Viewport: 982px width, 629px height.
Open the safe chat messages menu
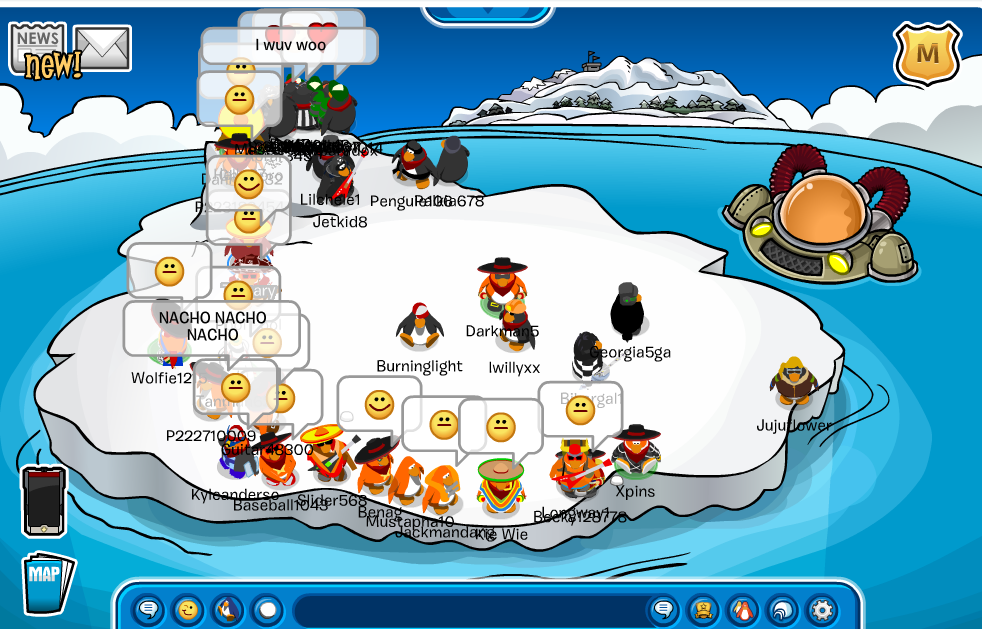pos(150,609)
